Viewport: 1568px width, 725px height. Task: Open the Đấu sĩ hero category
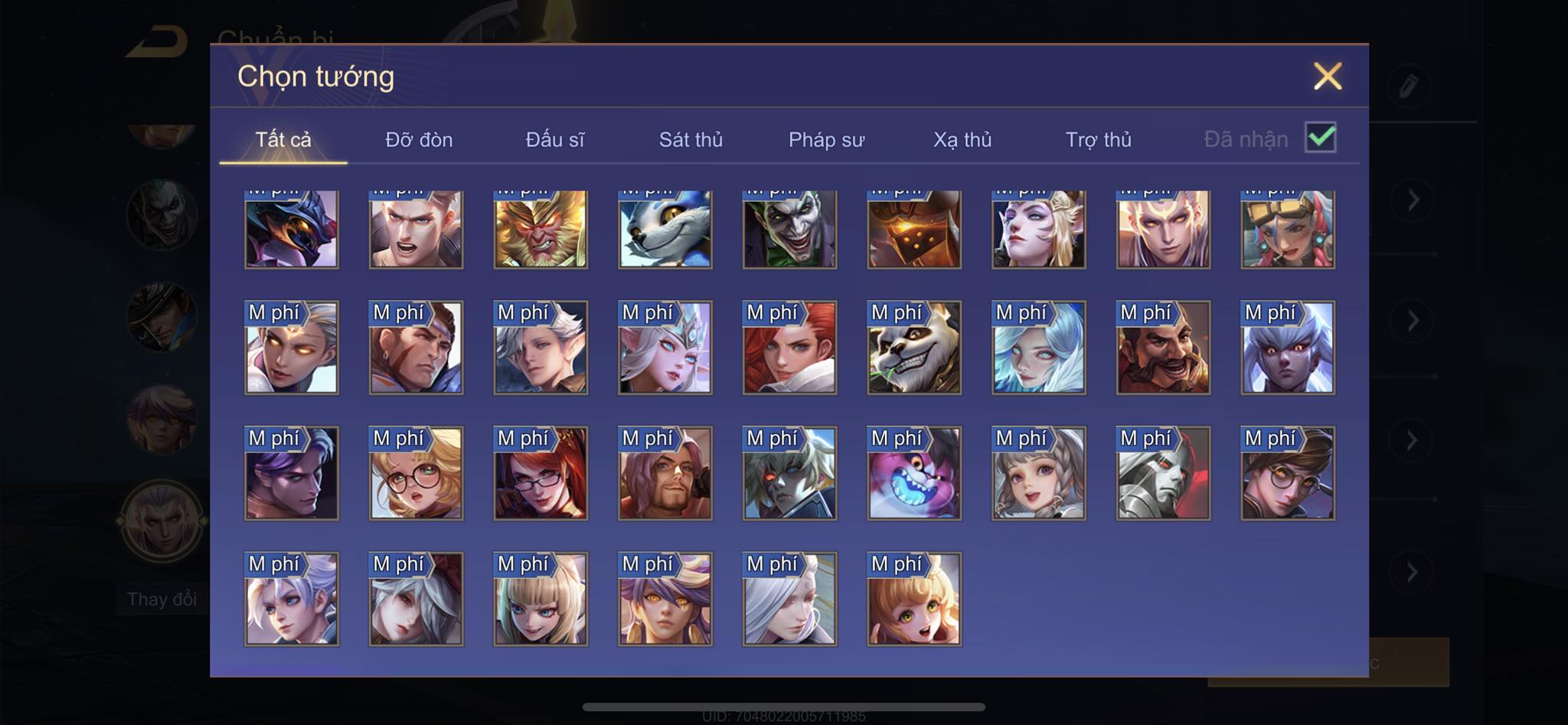(555, 140)
